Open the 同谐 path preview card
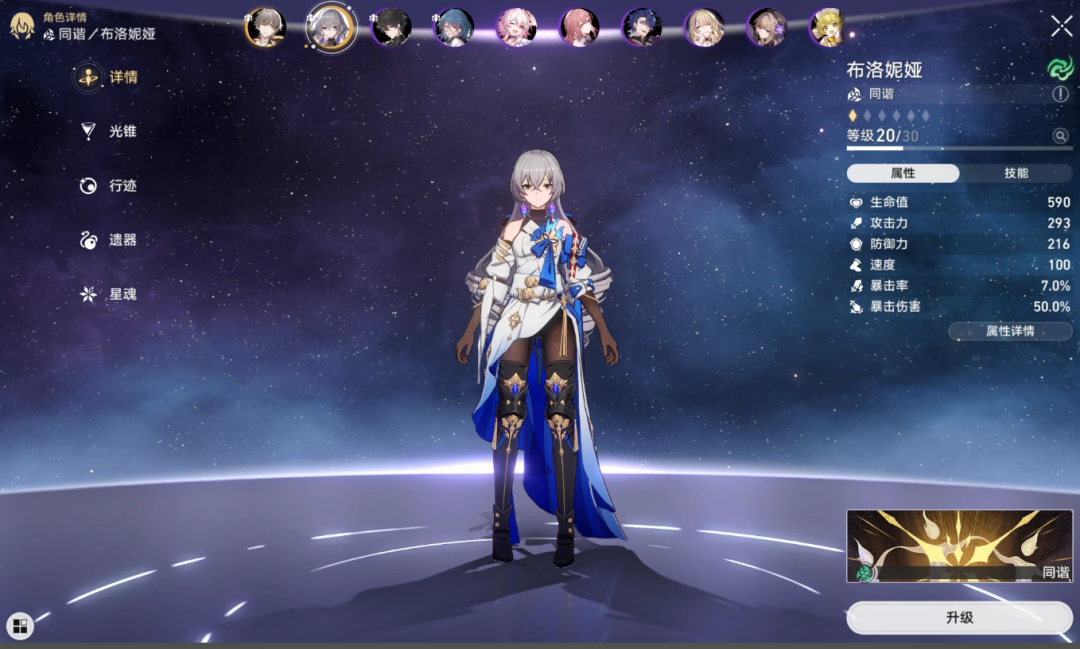The height and width of the screenshot is (649, 1080). pyautogui.click(x=959, y=546)
